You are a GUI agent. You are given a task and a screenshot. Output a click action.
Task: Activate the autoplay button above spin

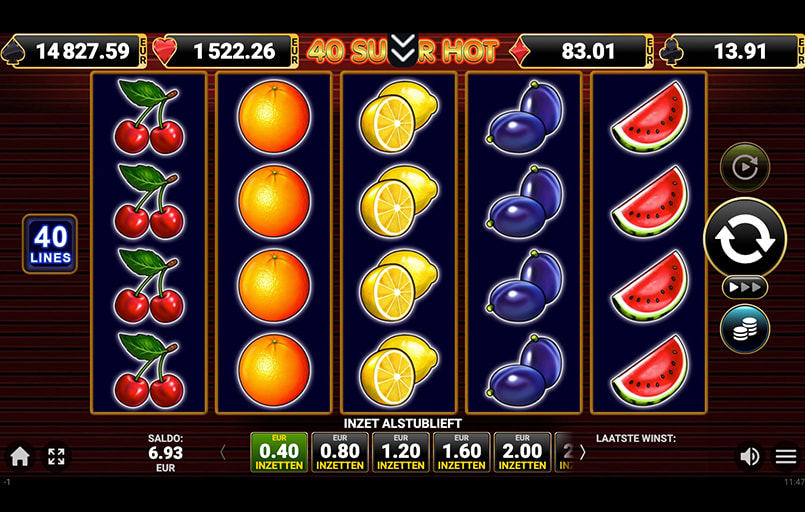[745, 167]
